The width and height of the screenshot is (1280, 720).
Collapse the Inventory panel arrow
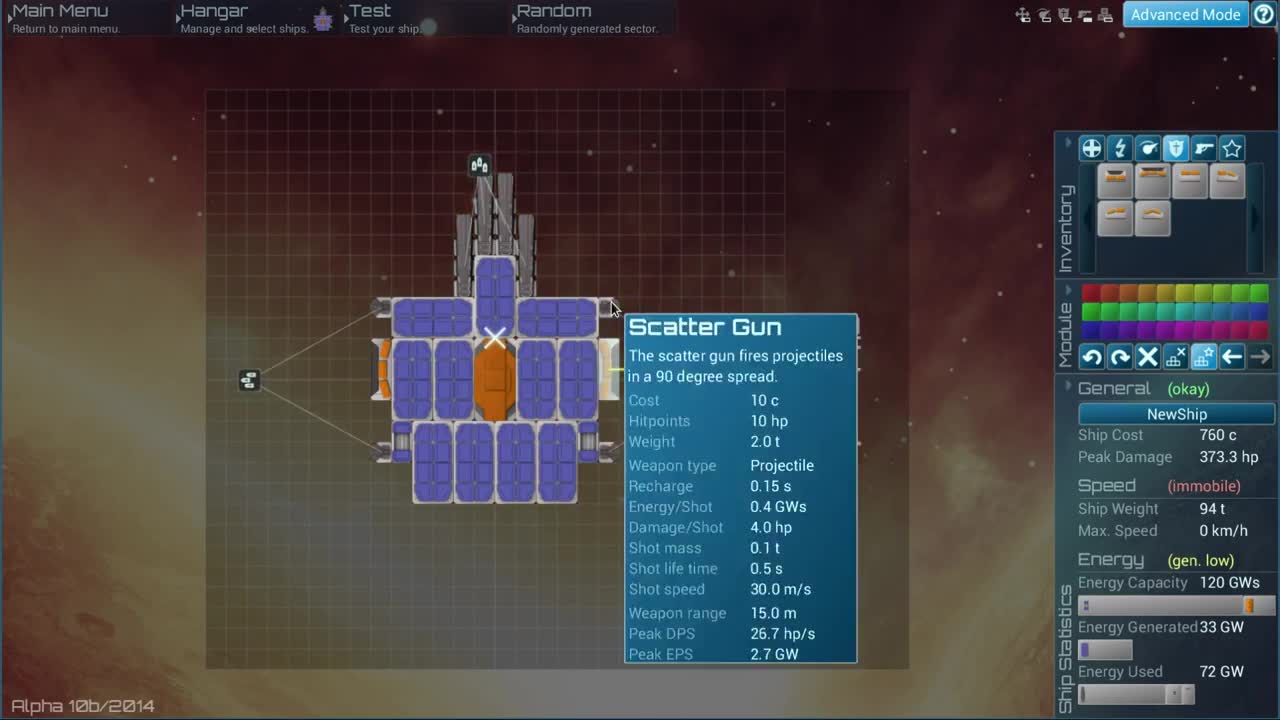[x=1067, y=144]
